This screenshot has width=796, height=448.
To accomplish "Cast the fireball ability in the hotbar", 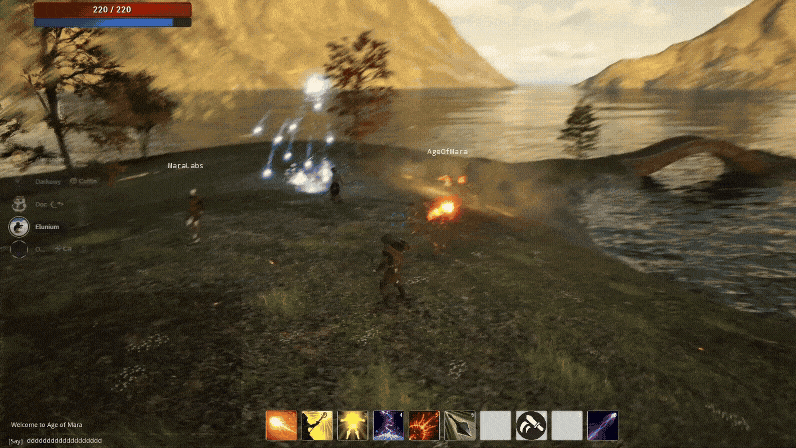I will (x=281, y=425).
